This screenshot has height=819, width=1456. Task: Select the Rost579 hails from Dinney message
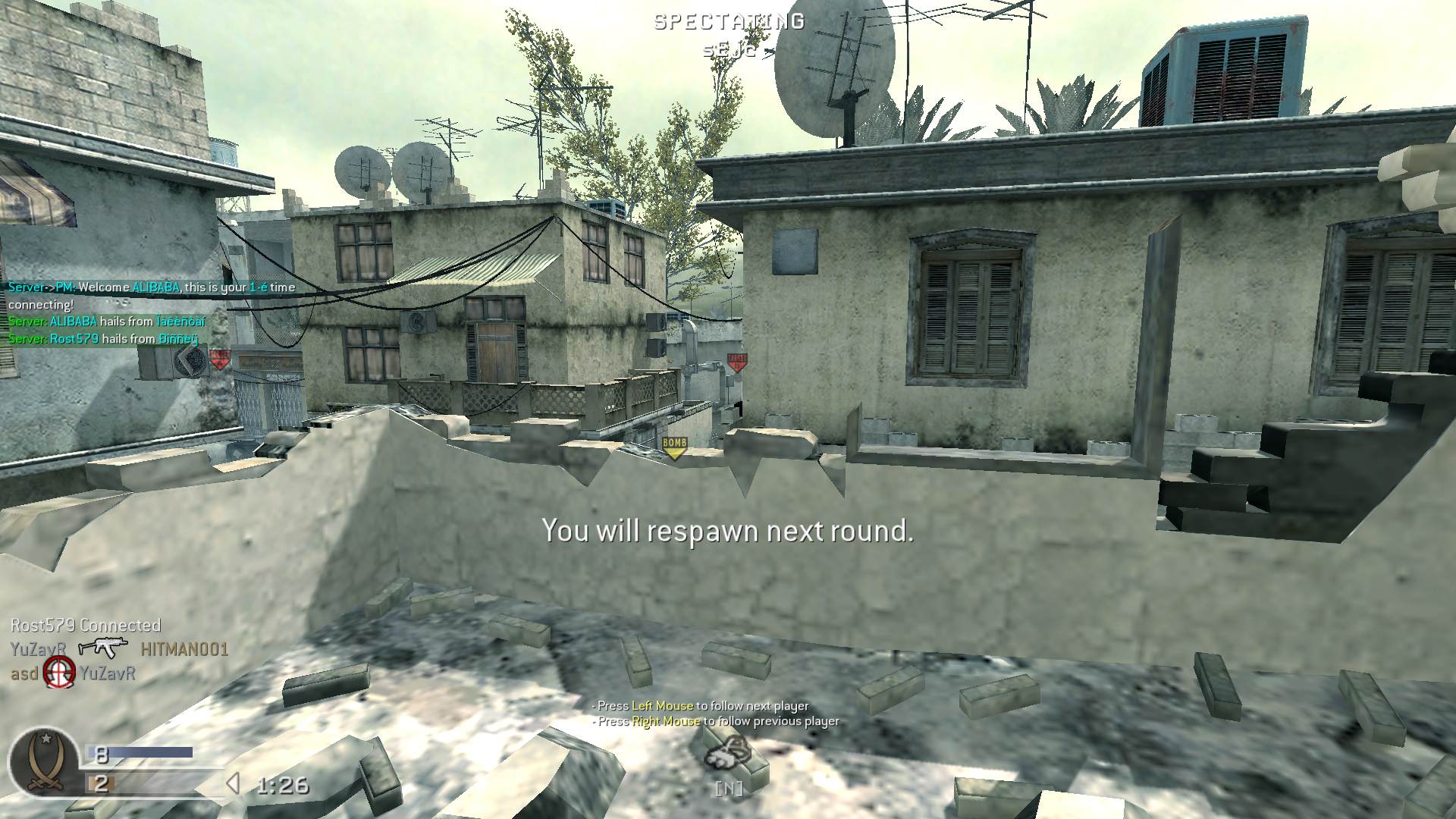click(x=101, y=337)
